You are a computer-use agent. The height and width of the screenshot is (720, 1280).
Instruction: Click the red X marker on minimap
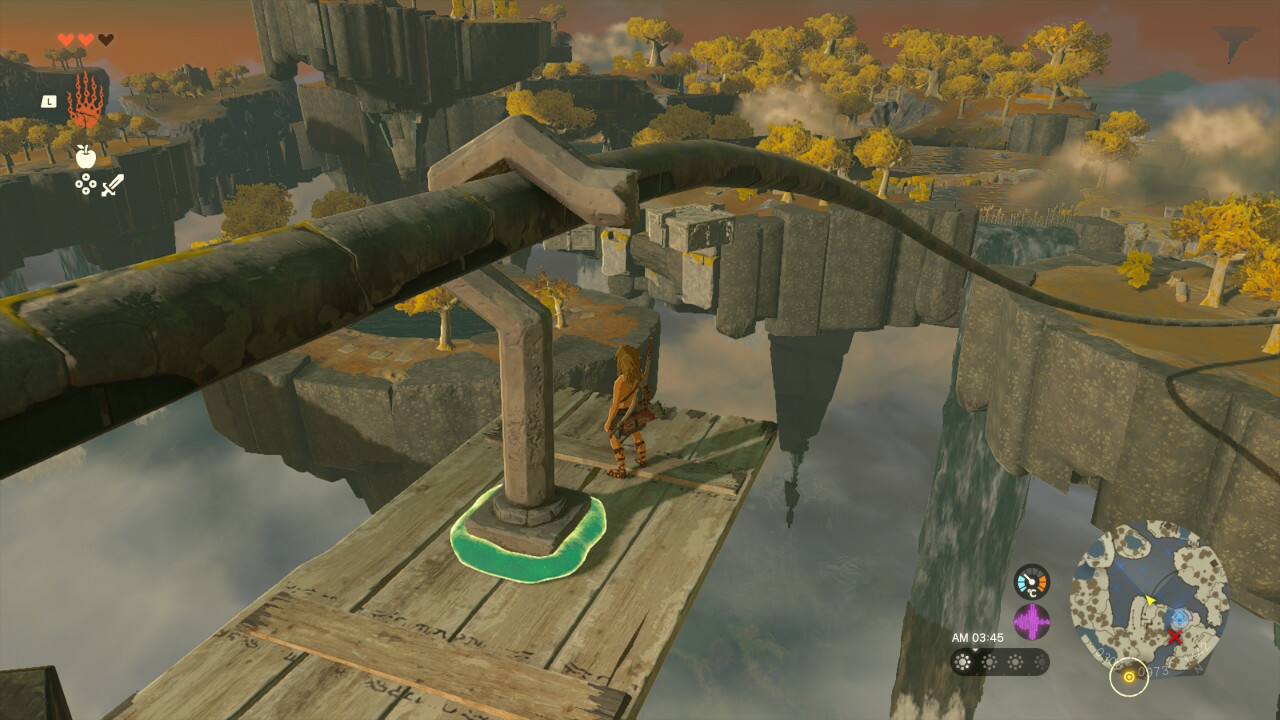1175,637
